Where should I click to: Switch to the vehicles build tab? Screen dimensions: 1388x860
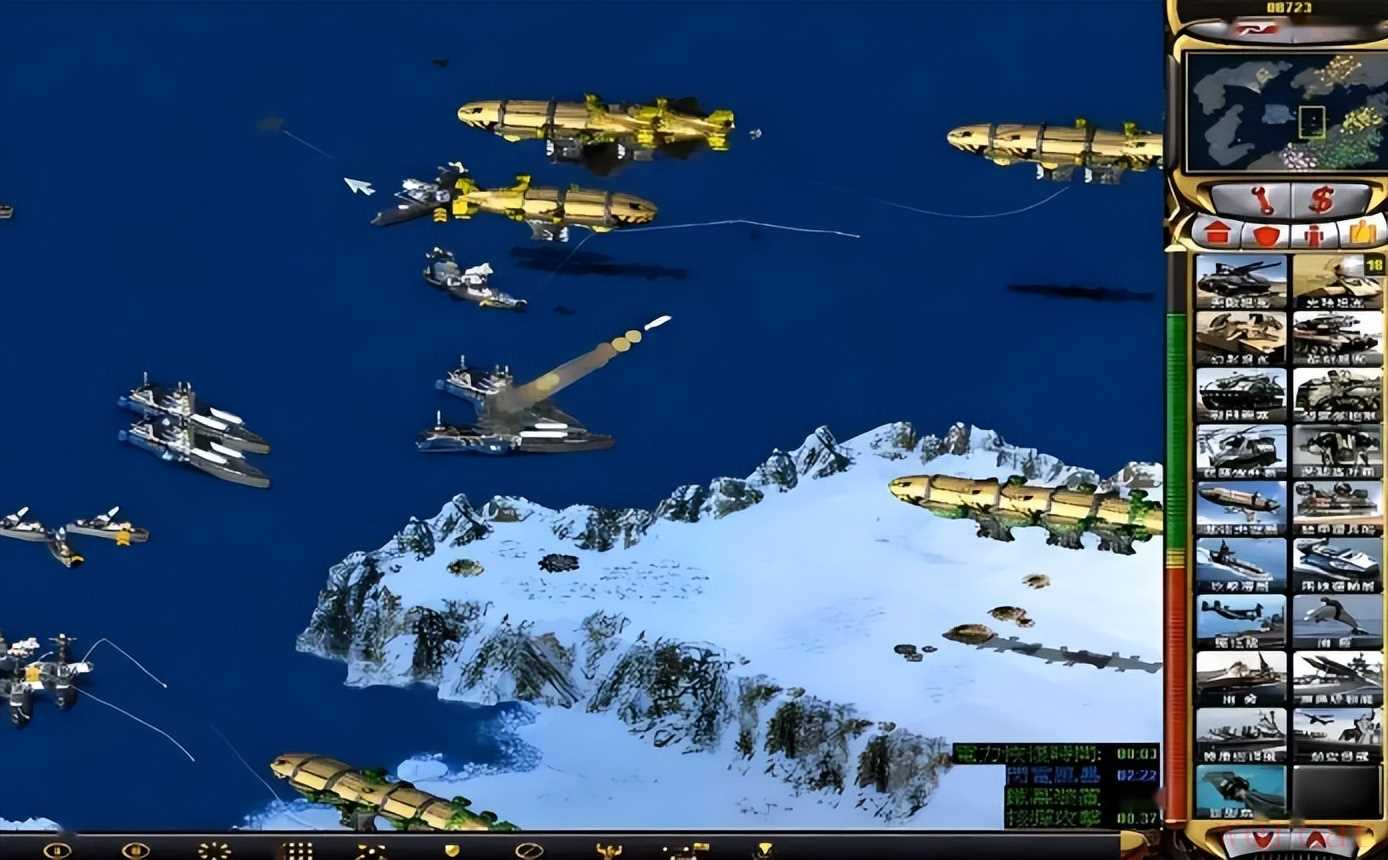(x=1361, y=234)
